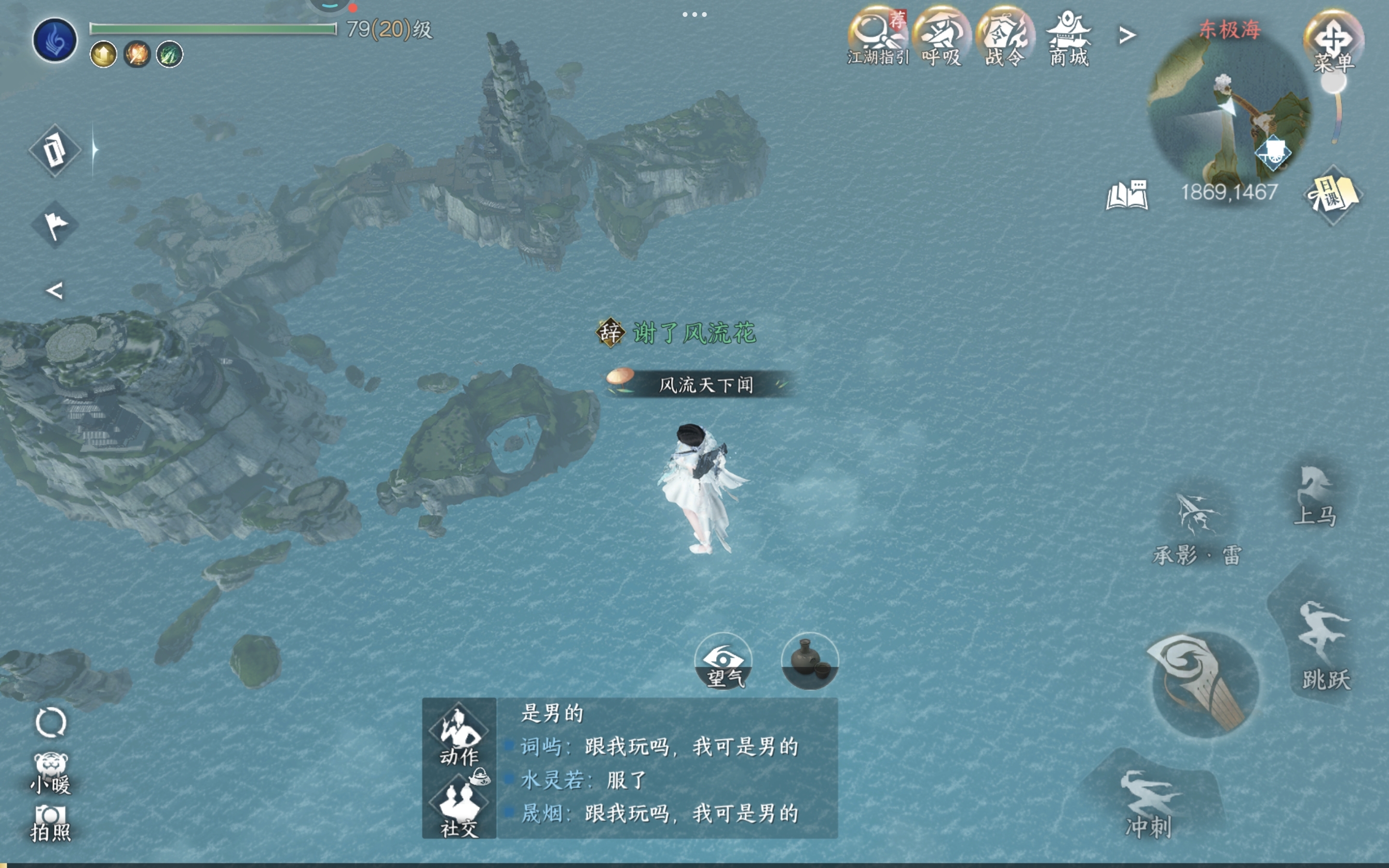
Task: Use the wine jar item button
Action: tap(810, 661)
